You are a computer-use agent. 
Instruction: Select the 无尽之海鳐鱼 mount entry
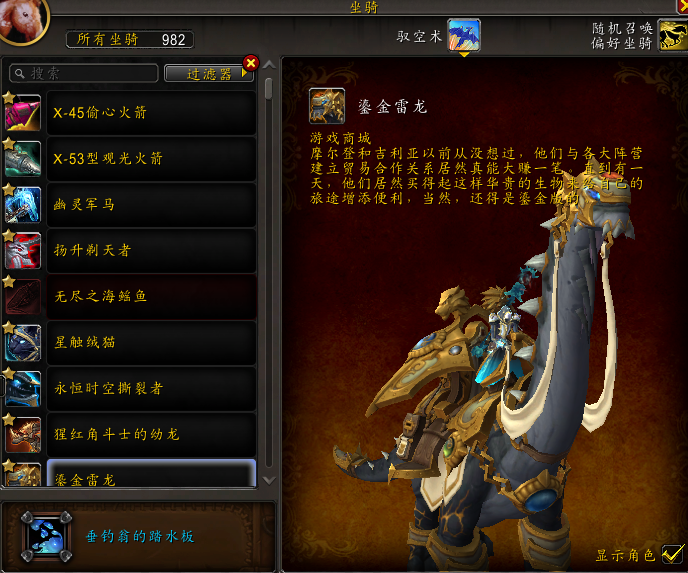coord(150,297)
